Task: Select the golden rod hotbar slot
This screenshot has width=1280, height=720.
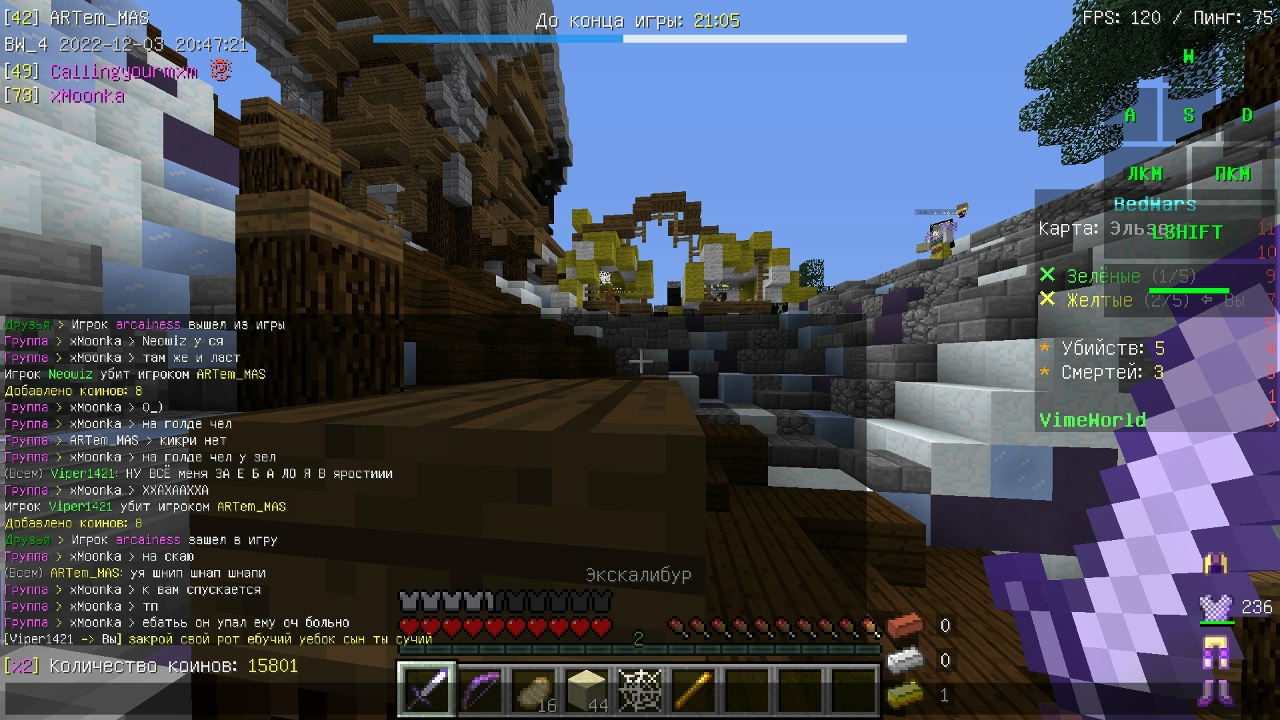Action: coord(694,690)
